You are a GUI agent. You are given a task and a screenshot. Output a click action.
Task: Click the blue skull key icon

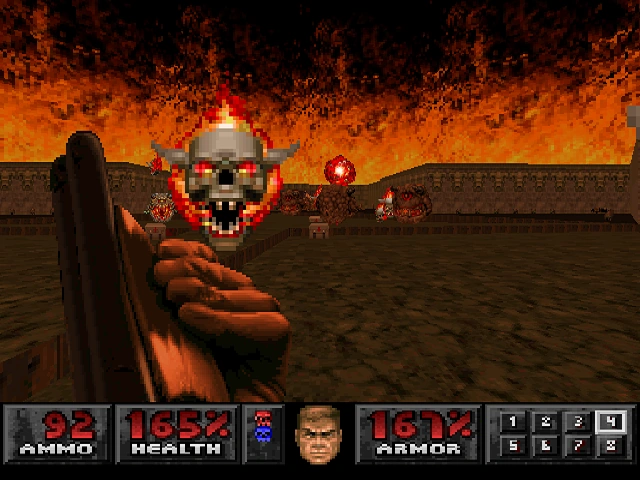[264, 434]
